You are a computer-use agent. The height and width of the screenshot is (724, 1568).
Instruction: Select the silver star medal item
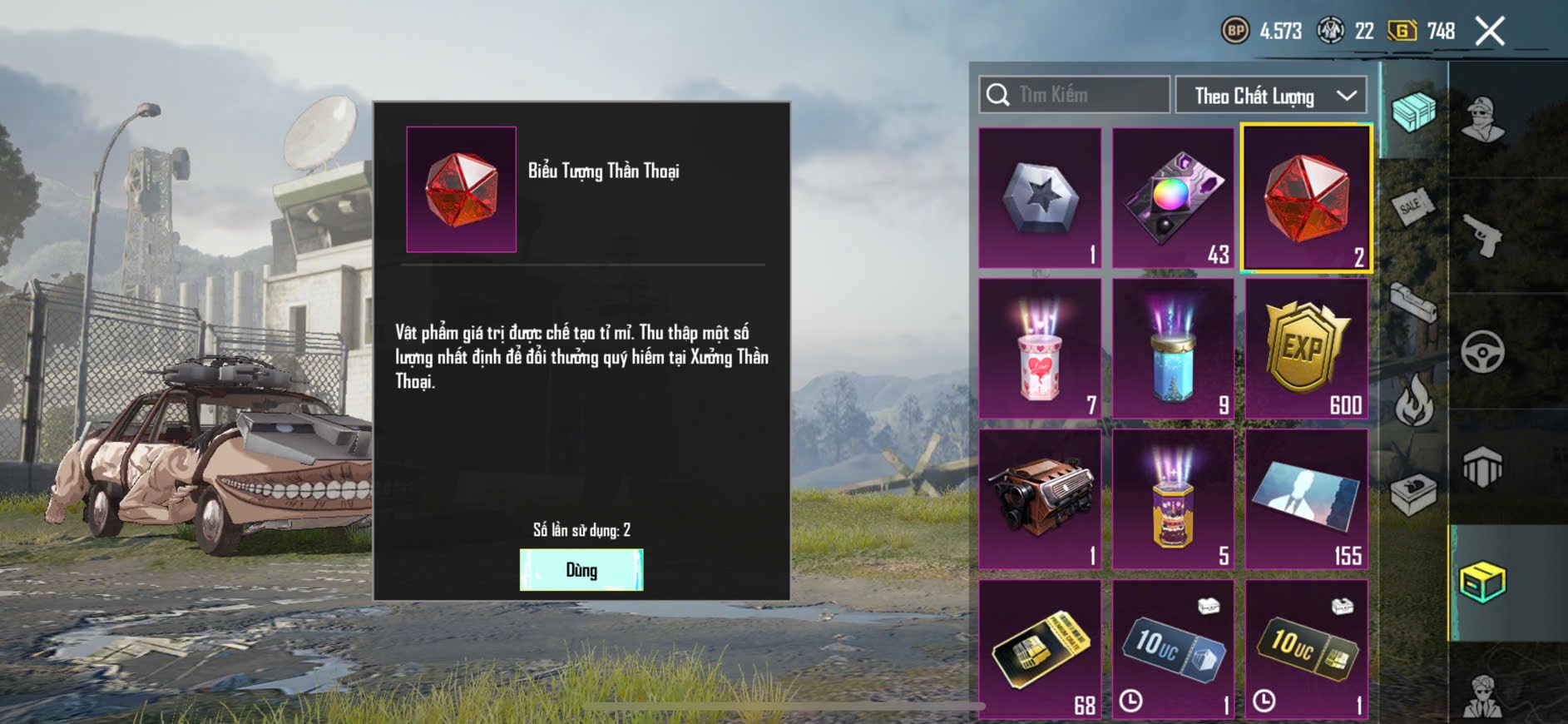point(1040,198)
